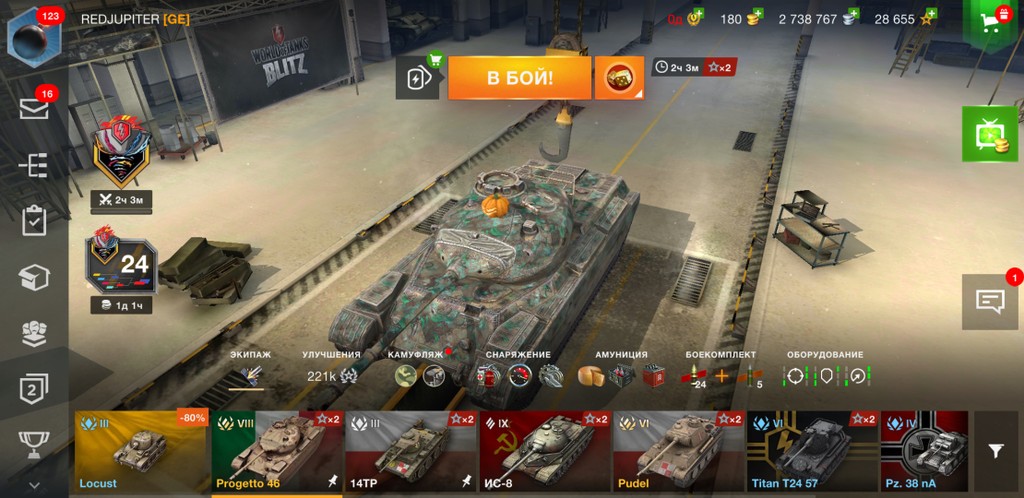This screenshot has height=498, width=1024.
Task: Select the Pudel tank card
Action: coord(678,452)
